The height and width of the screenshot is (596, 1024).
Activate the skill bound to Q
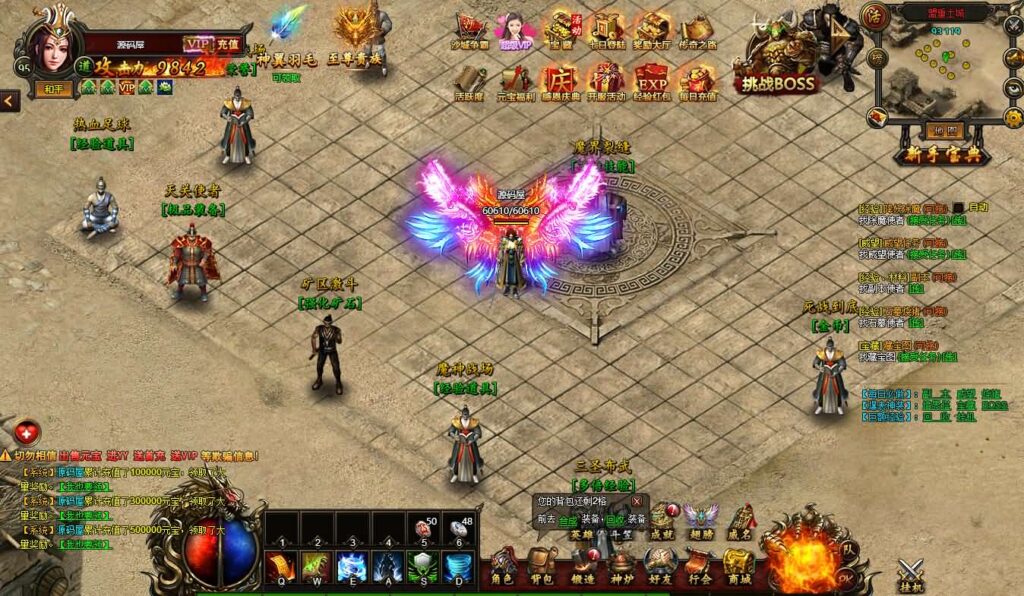click(280, 567)
